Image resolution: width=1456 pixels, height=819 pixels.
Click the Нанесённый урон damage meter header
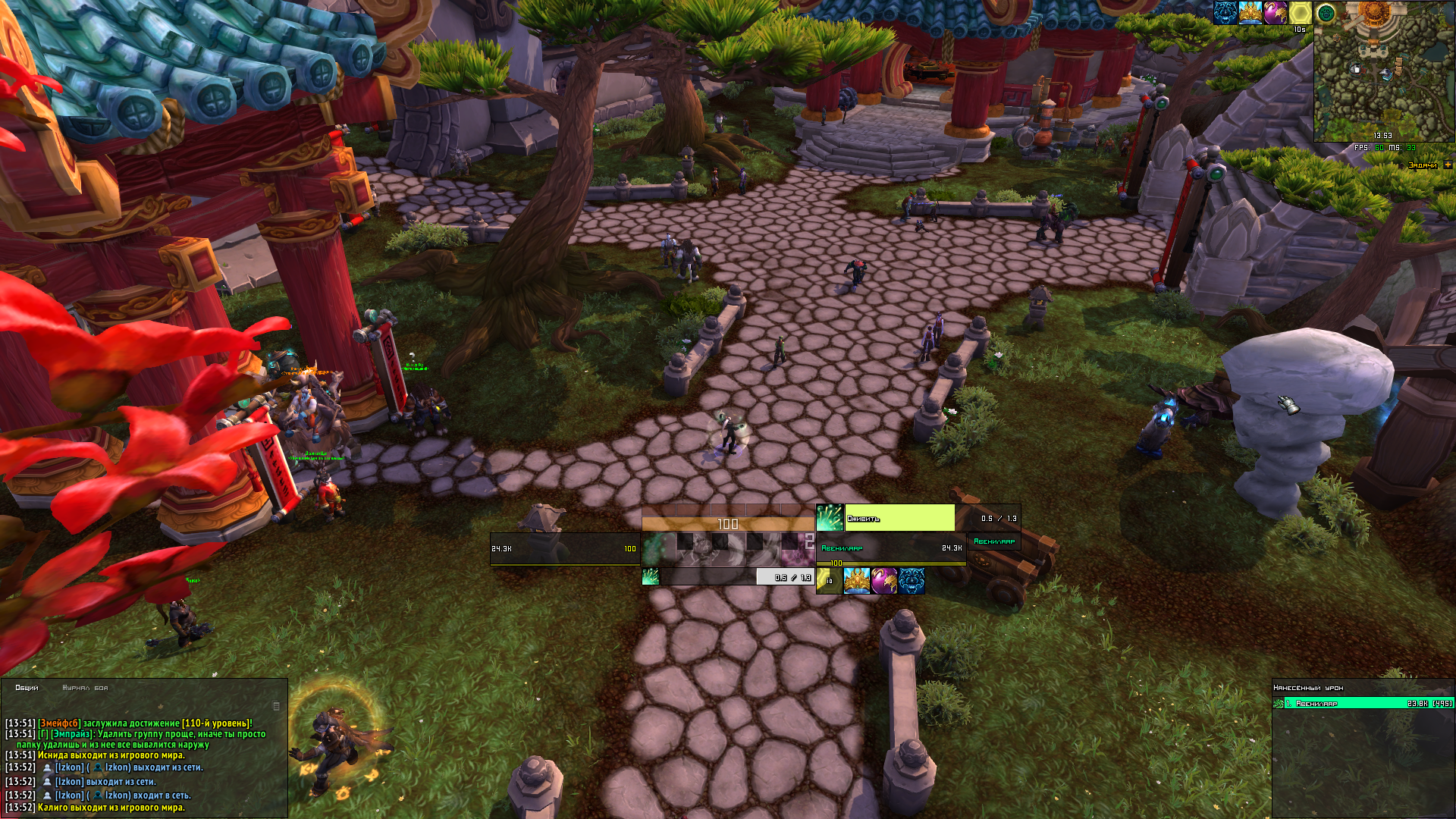(x=1309, y=688)
